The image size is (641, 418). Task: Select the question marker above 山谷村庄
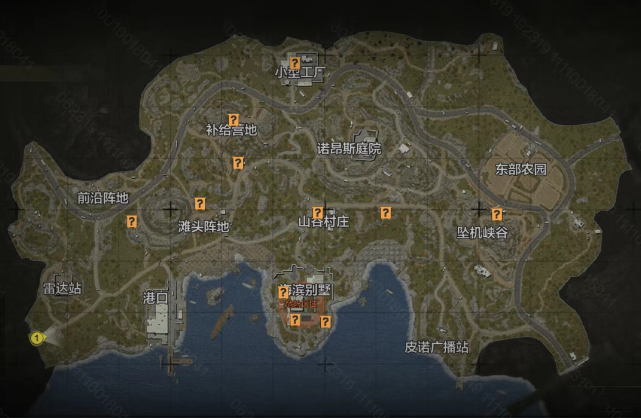(x=318, y=212)
